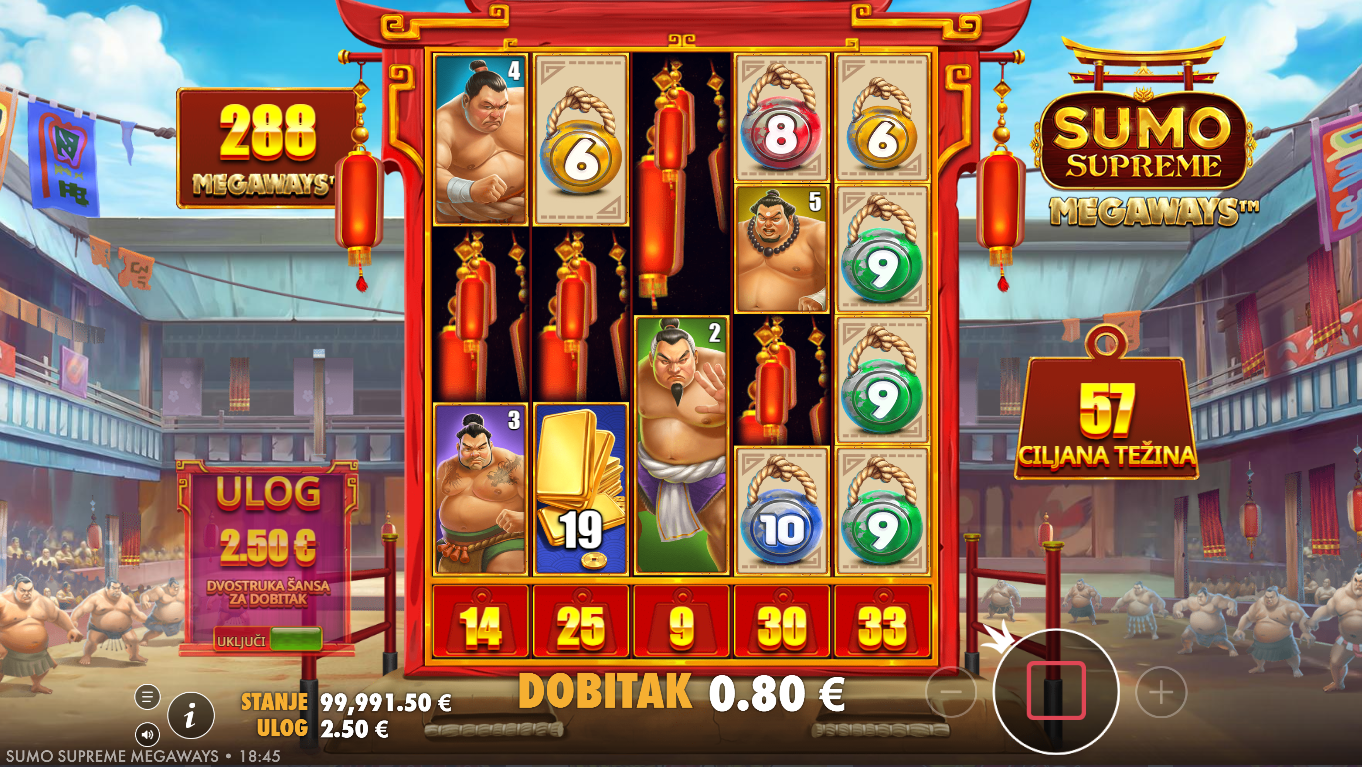This screenshot has height=767, width=1362.
Task: Open the game info with the i button
Action: click(190, 716)
